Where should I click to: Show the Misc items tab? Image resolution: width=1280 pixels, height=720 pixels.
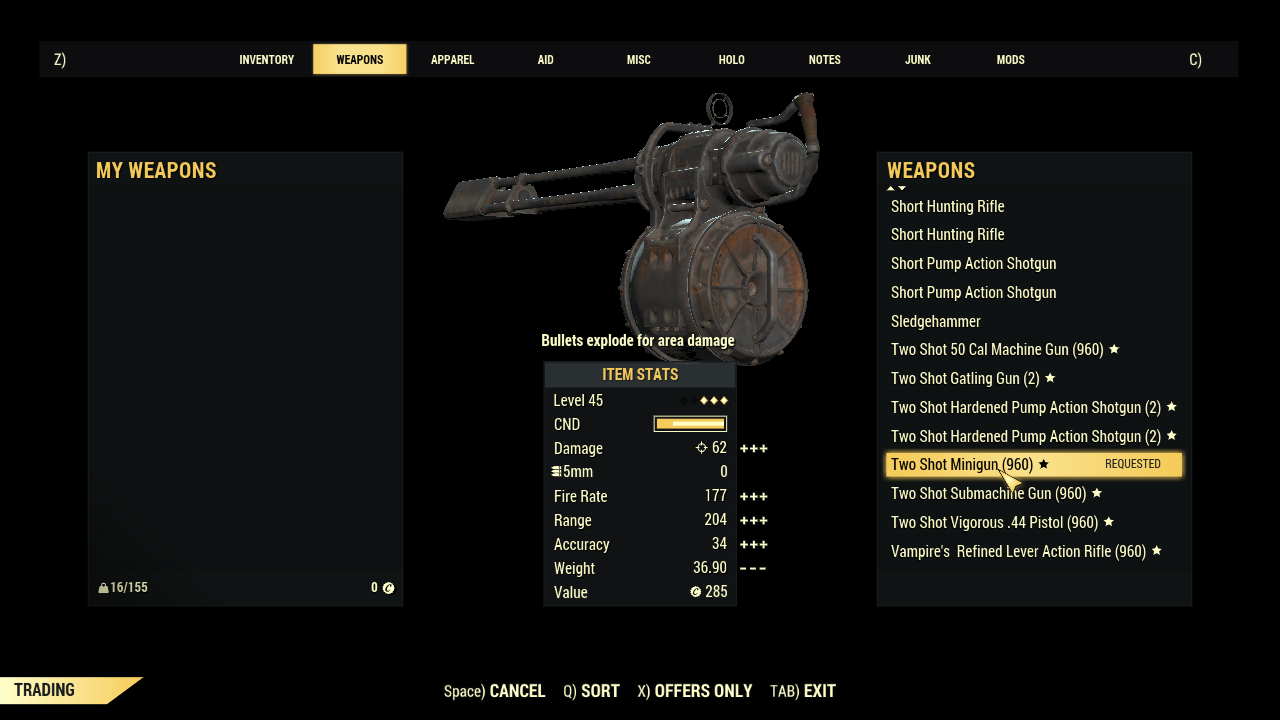click(x=638, y=60)
